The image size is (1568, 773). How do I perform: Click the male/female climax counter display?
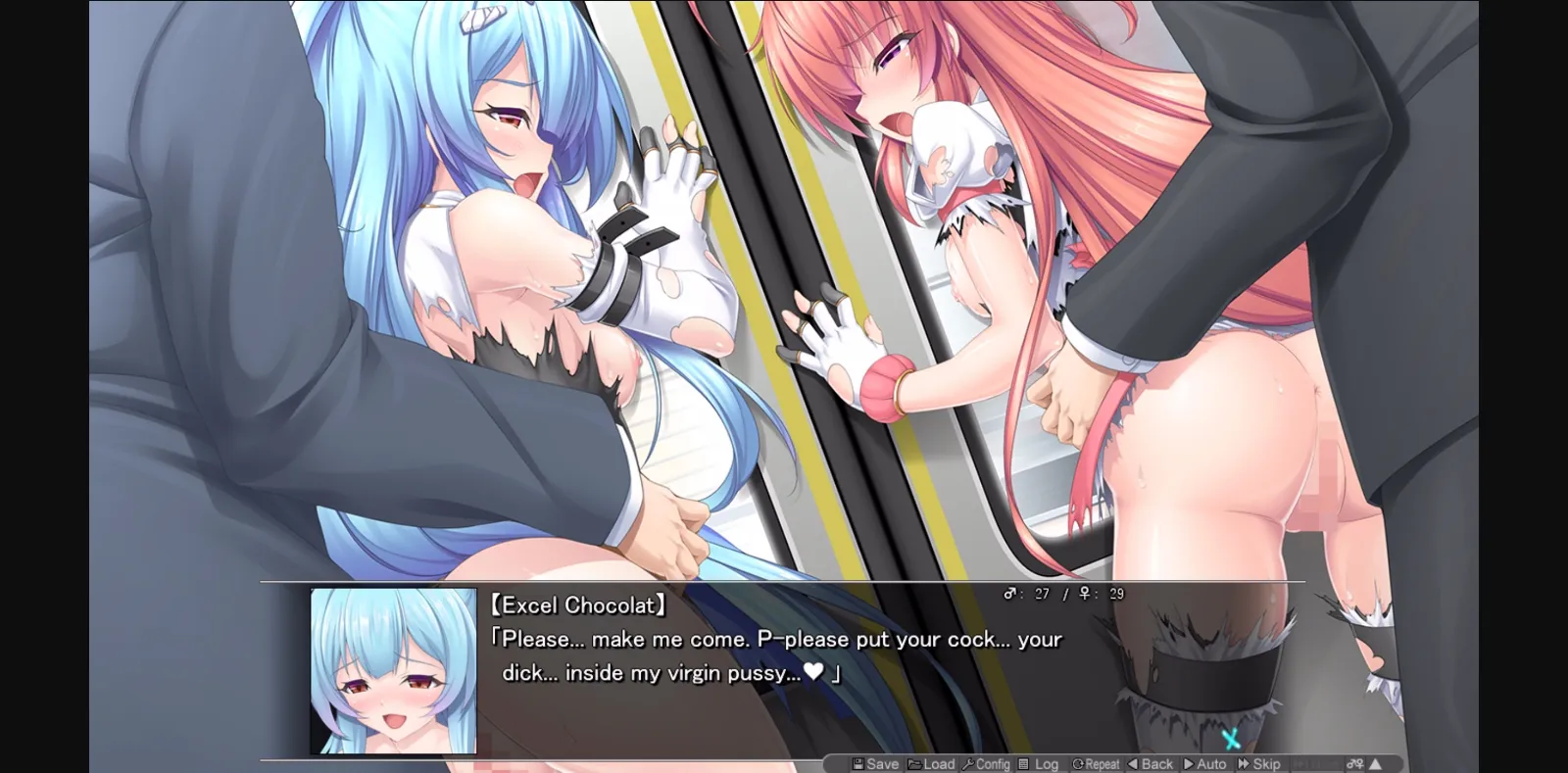pyautogui.click(x=1061, y=593)
